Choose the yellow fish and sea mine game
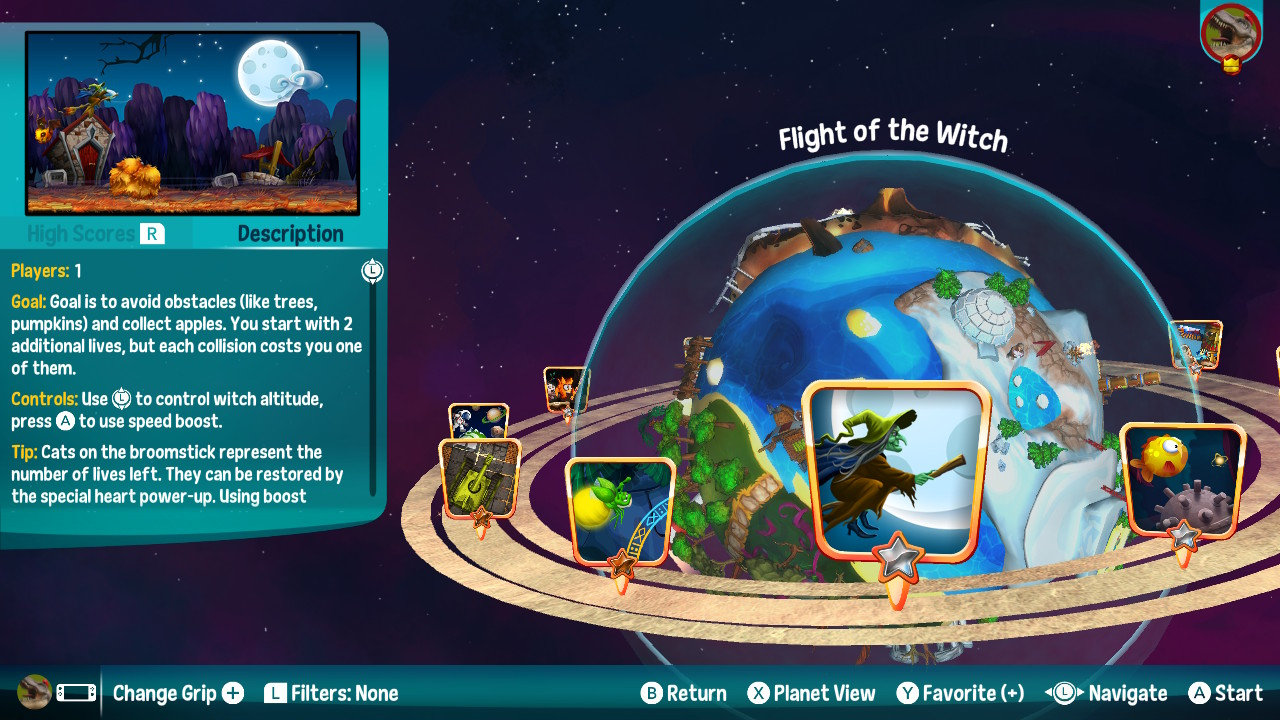The image size is (1280, 720). click(1182, 479)
